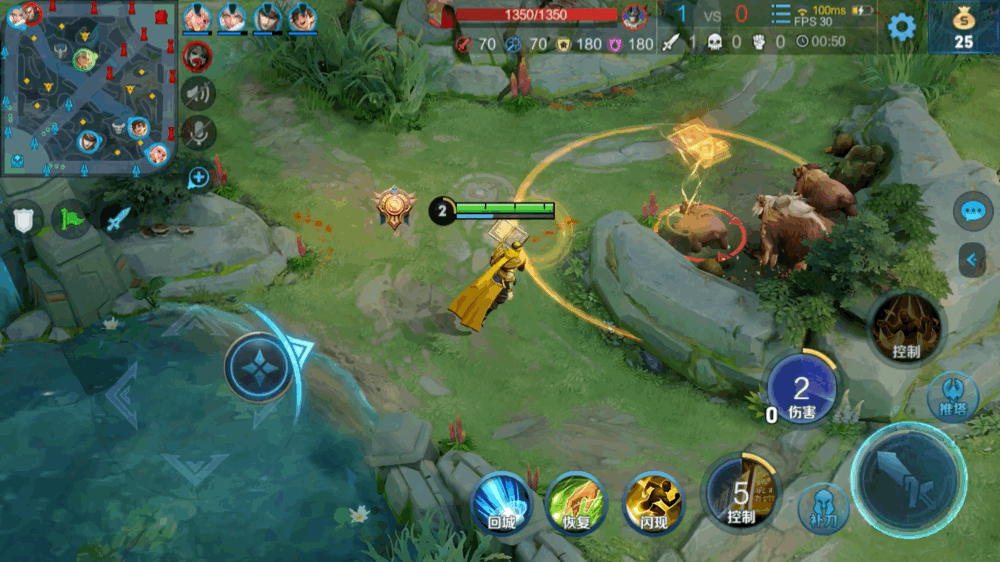
Task: Cast the 闪现 flash spell
Action: pos(653,502)
